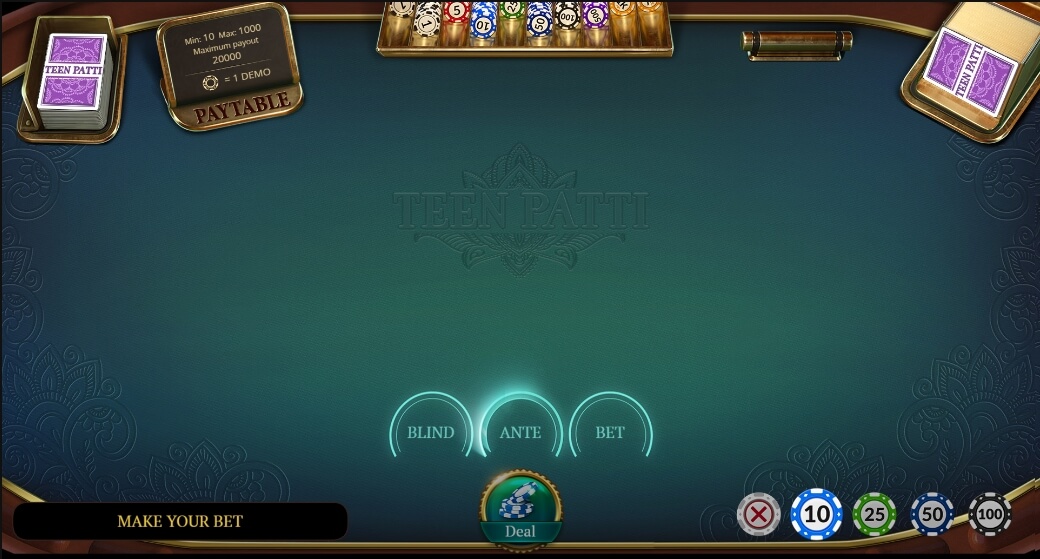The height and width of the screenshot is (559, 1040).
Task: Pick the dark blue 50 chip
Action: 932,515
